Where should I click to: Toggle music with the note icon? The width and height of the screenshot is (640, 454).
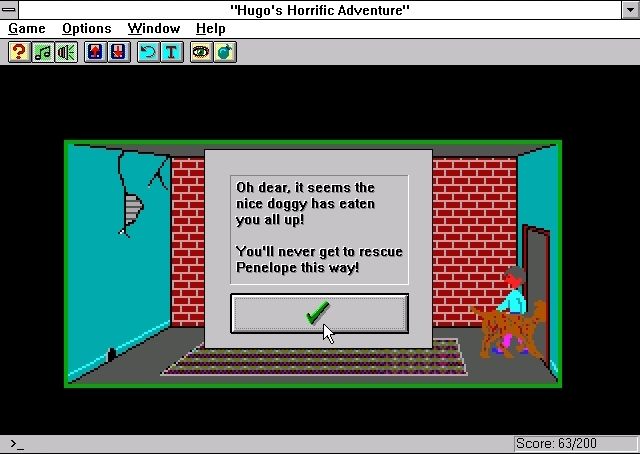(x=42, y=52)
